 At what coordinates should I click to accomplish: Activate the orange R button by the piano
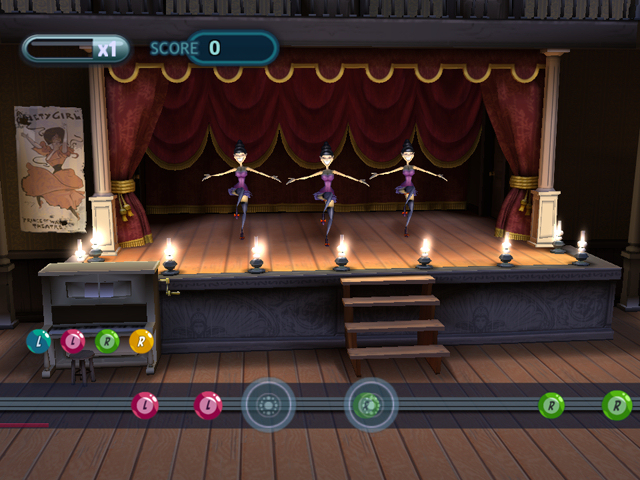[x=142, y=342]
